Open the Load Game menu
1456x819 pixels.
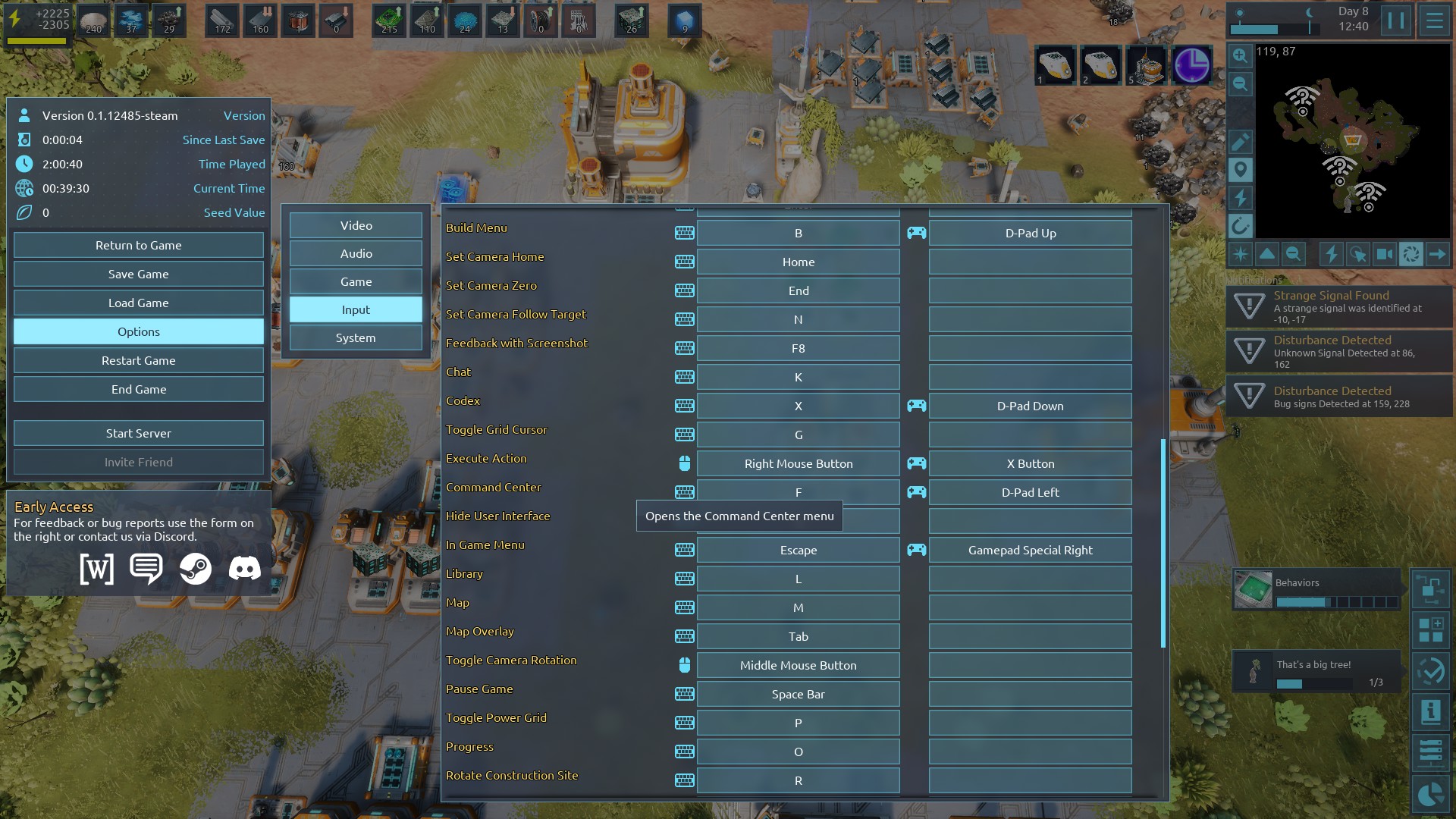(138, 303)
